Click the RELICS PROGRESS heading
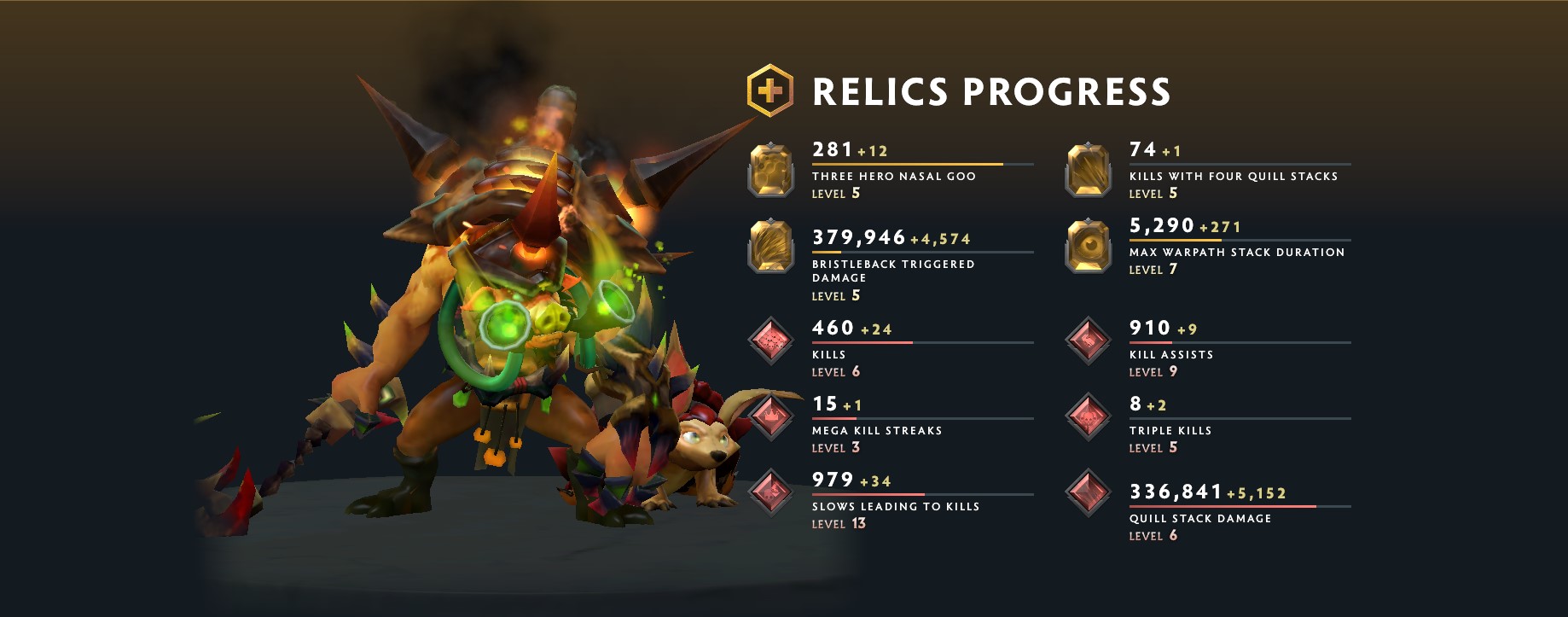Screen dimensions: 1568x617 point(991,89)
